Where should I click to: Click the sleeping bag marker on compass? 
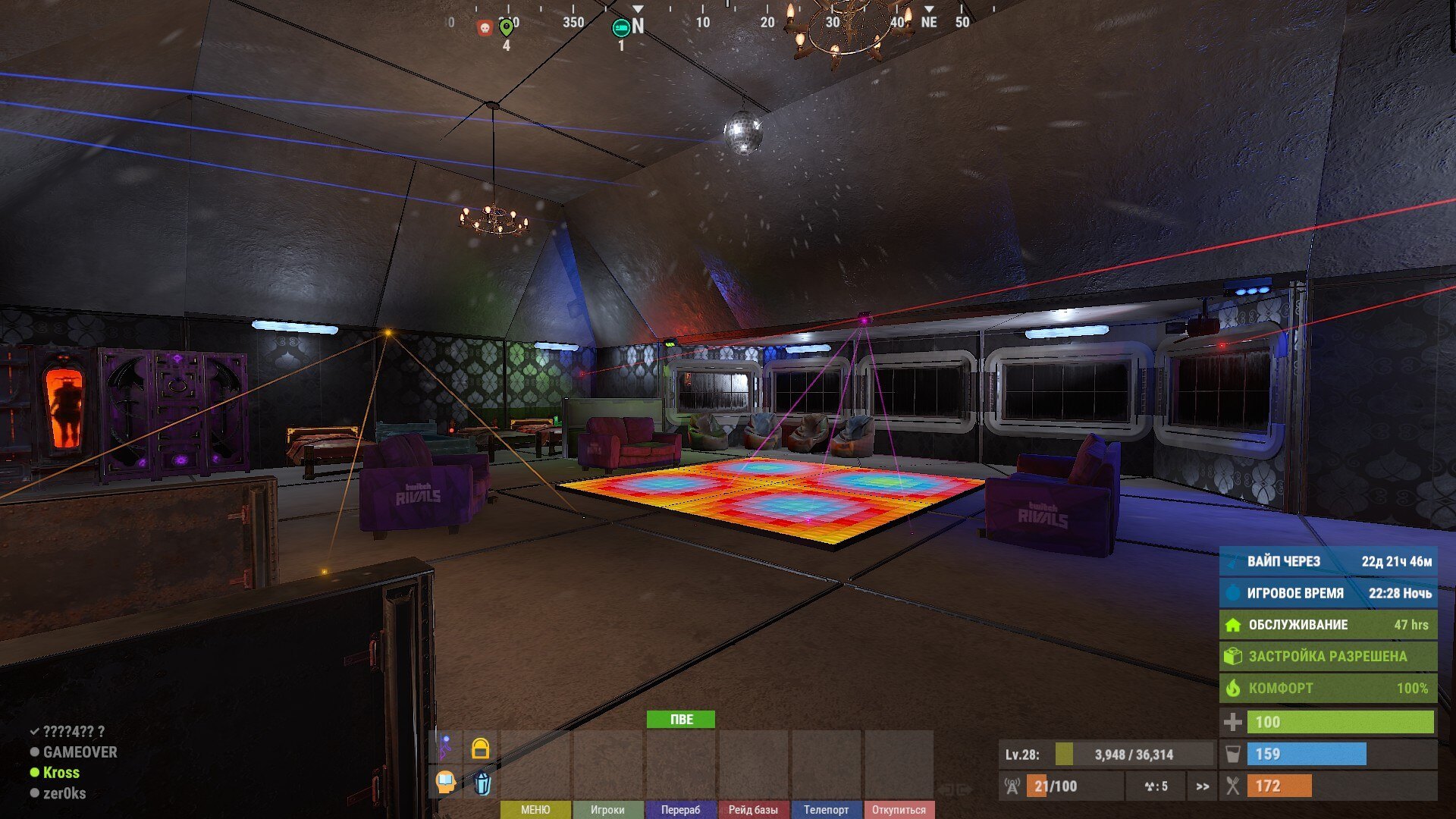(x=620, y=28)
